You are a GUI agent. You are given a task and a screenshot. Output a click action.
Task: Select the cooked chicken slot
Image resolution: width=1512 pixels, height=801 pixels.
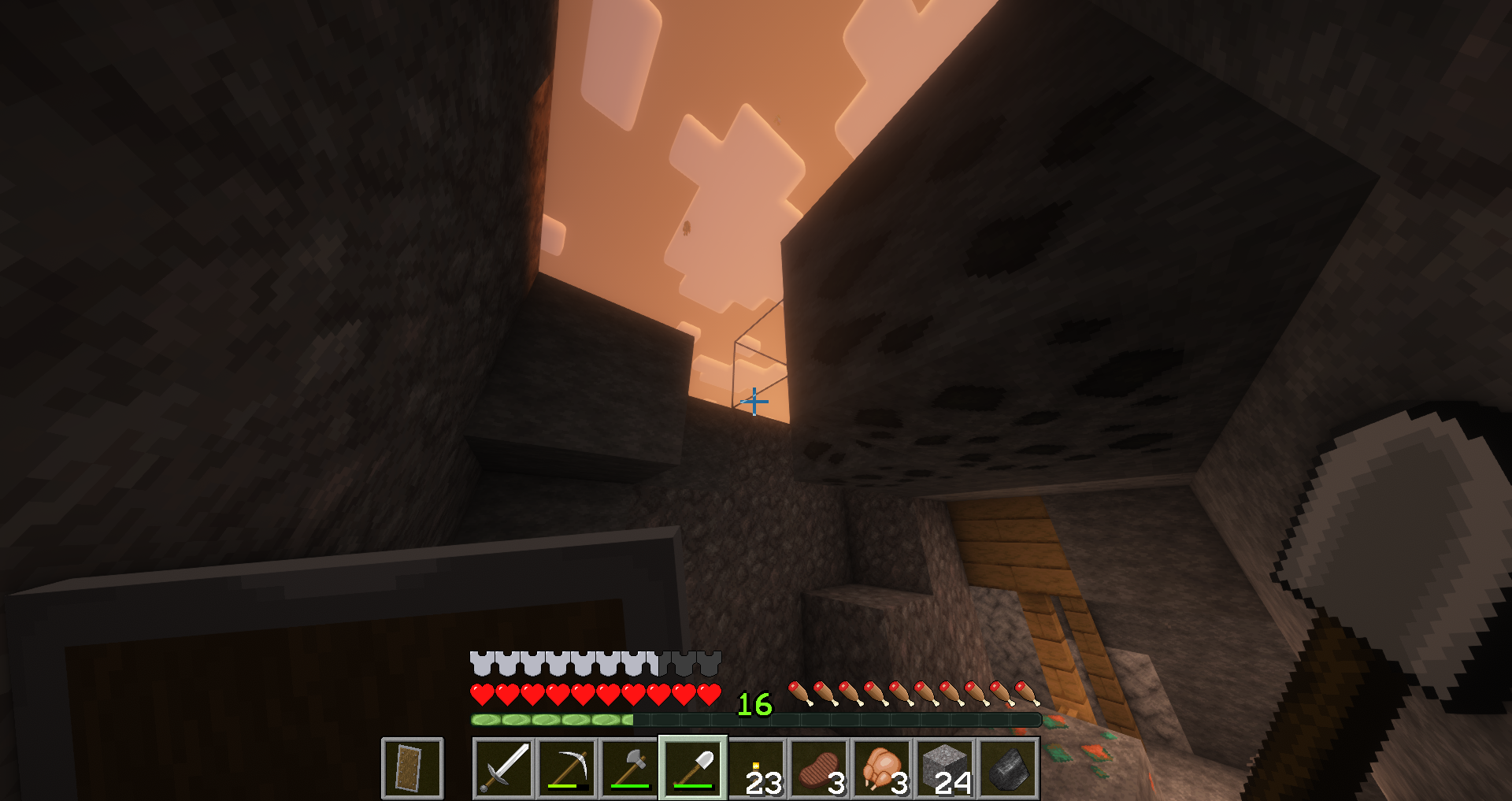882,768
